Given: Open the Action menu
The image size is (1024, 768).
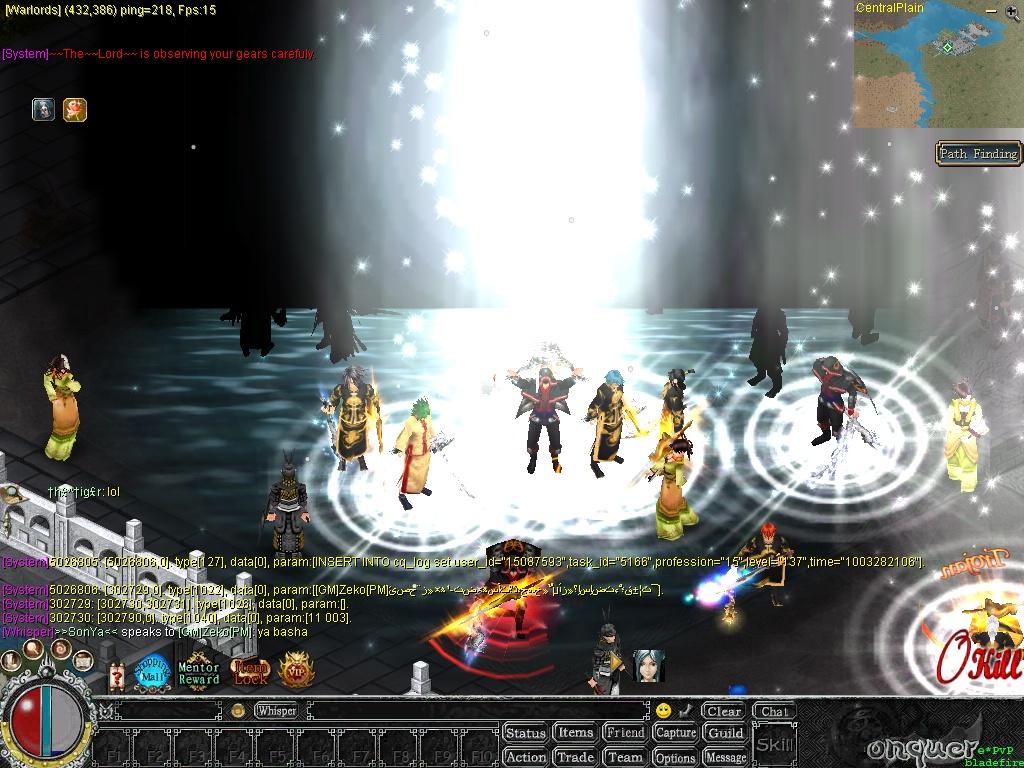Looking at the screenshot, I should [525, 757].
